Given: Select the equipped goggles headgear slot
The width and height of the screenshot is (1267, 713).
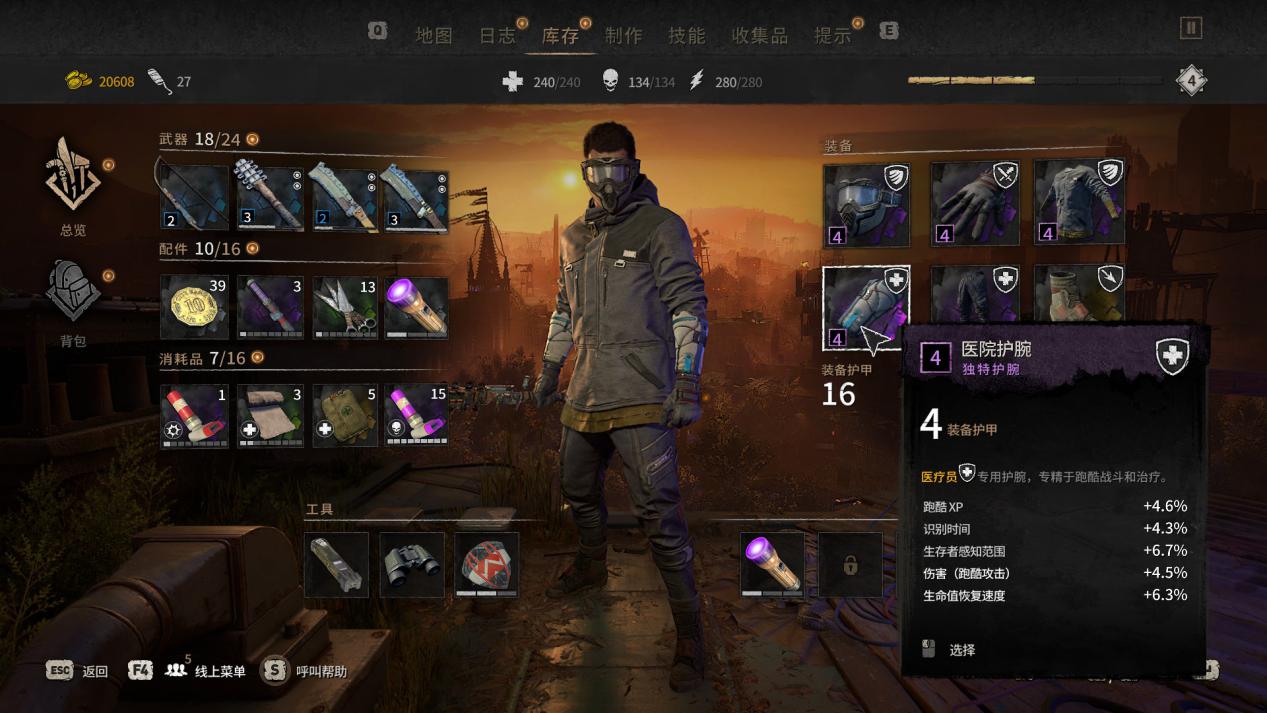Looking at the screenshot, I should point(866,204).
